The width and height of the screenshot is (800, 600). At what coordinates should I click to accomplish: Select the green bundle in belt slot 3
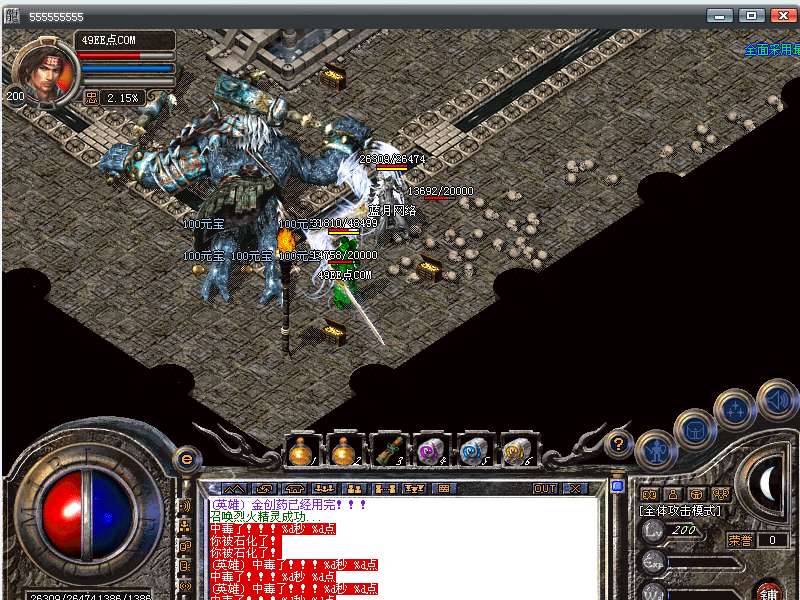click(x=387, y=452)
